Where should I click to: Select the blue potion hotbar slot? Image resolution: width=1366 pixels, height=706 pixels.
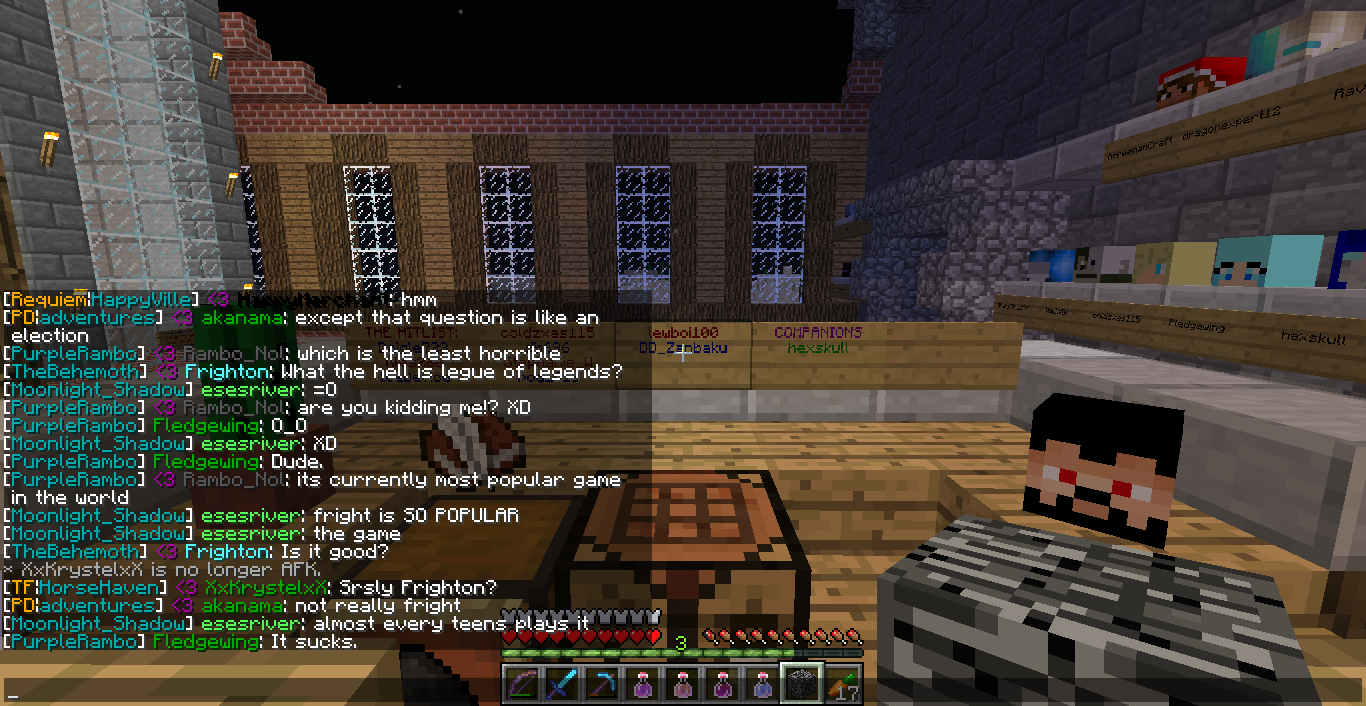point(762,685)
